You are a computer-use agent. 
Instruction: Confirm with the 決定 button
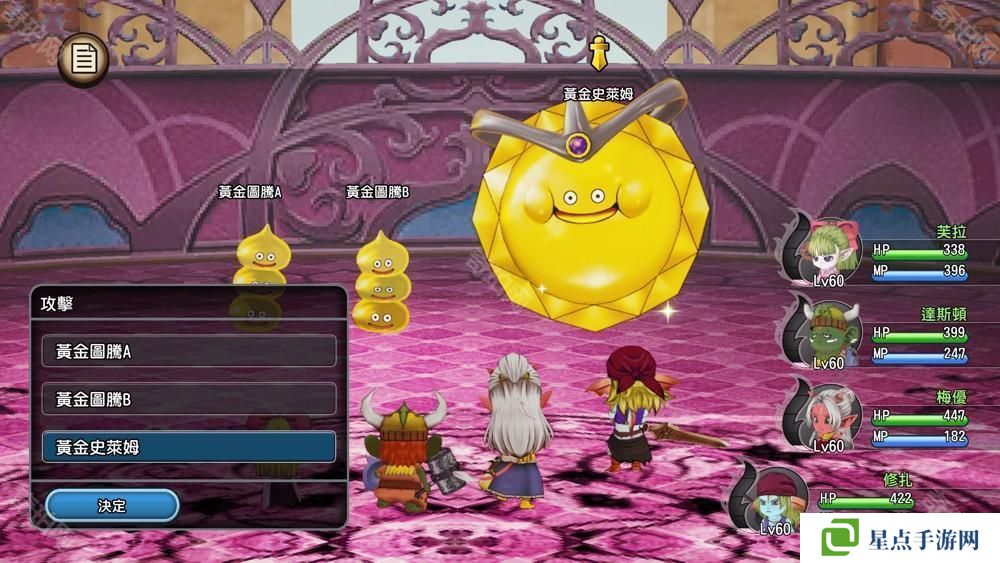click(x=112, y=505)
